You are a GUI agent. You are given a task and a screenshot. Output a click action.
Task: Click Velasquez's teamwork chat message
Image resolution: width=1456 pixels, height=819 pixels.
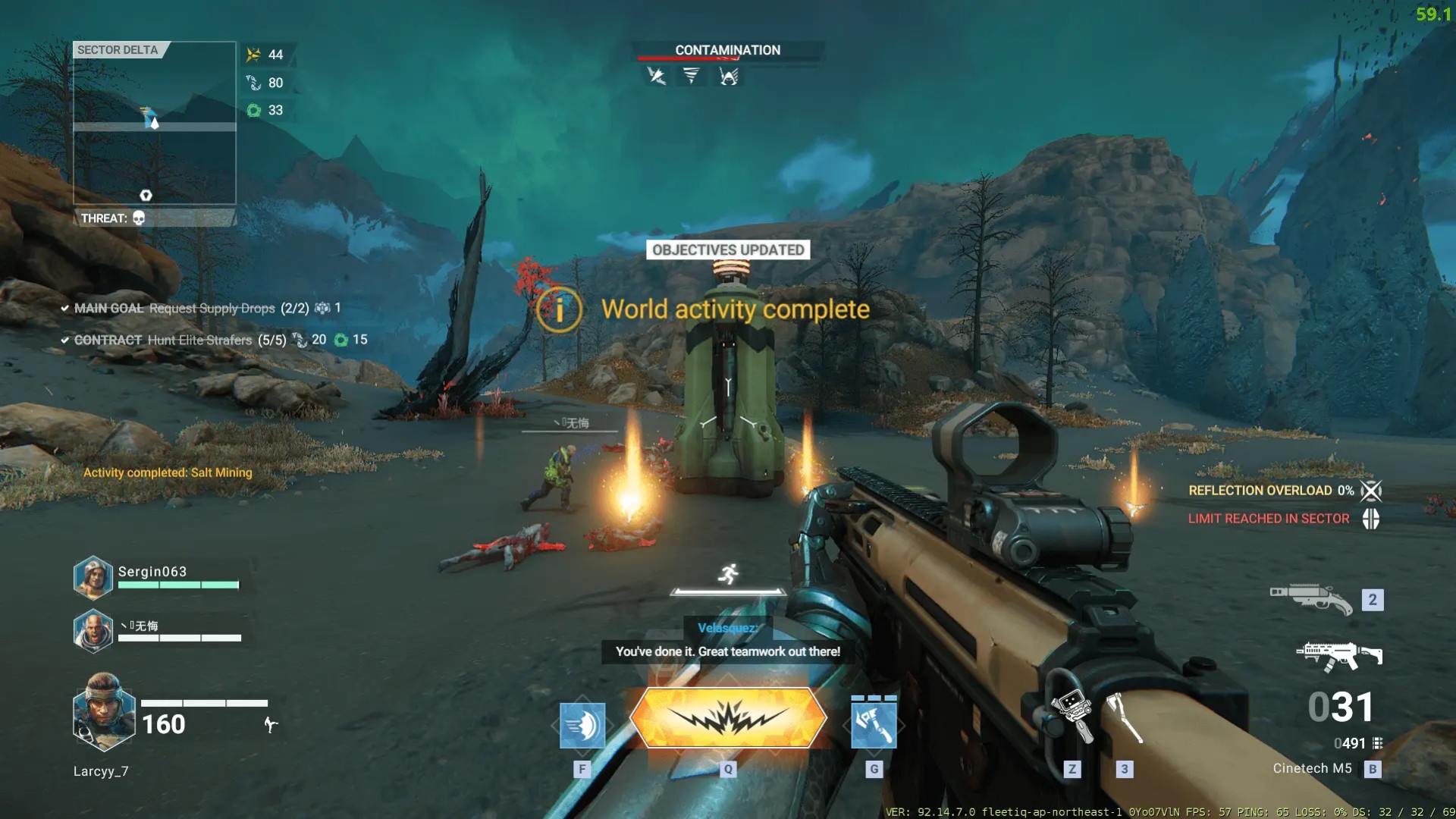click(x=727, y=651)
